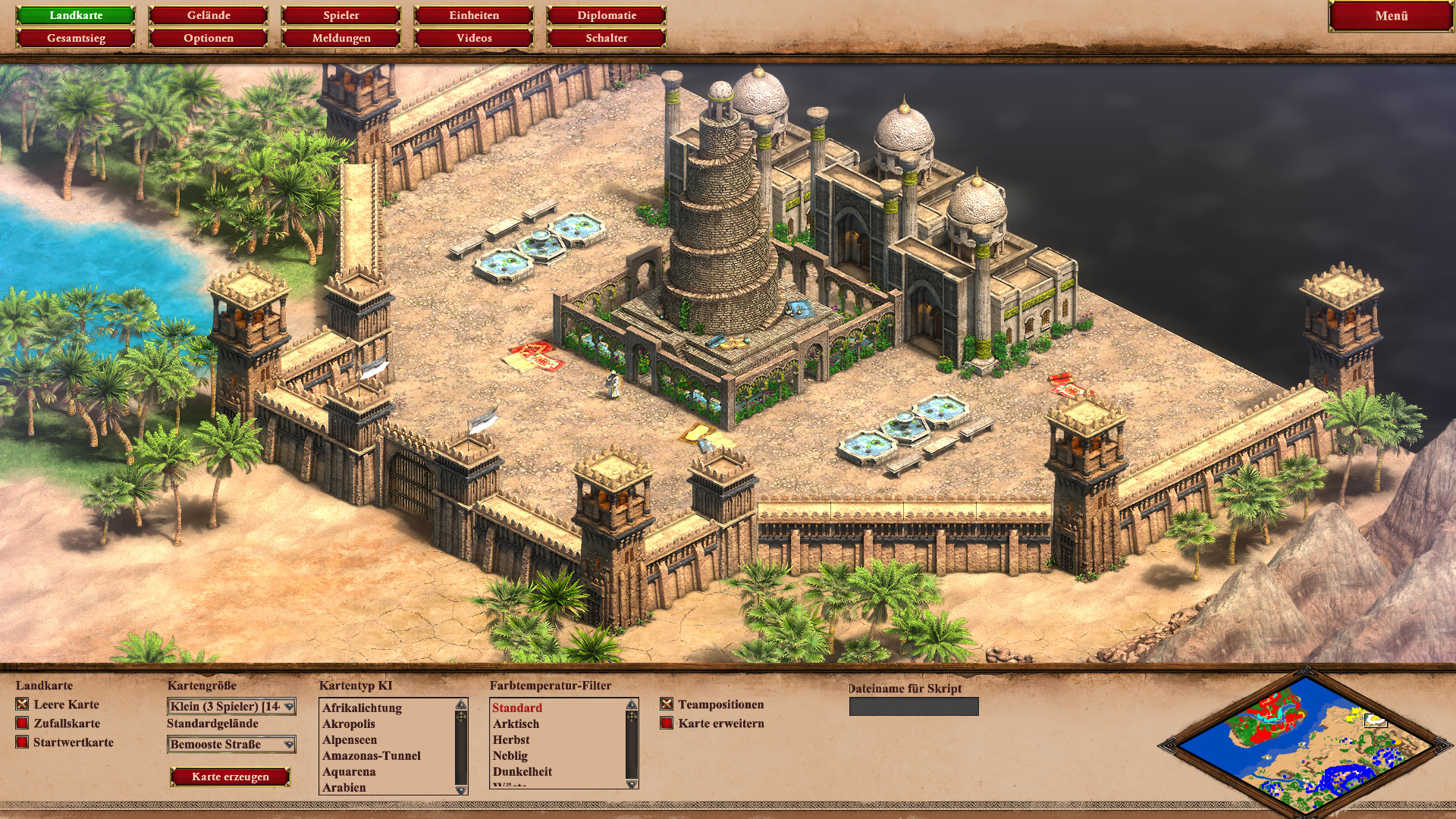
Task: Select the Zufallskarte option
Action: (23, 723)
